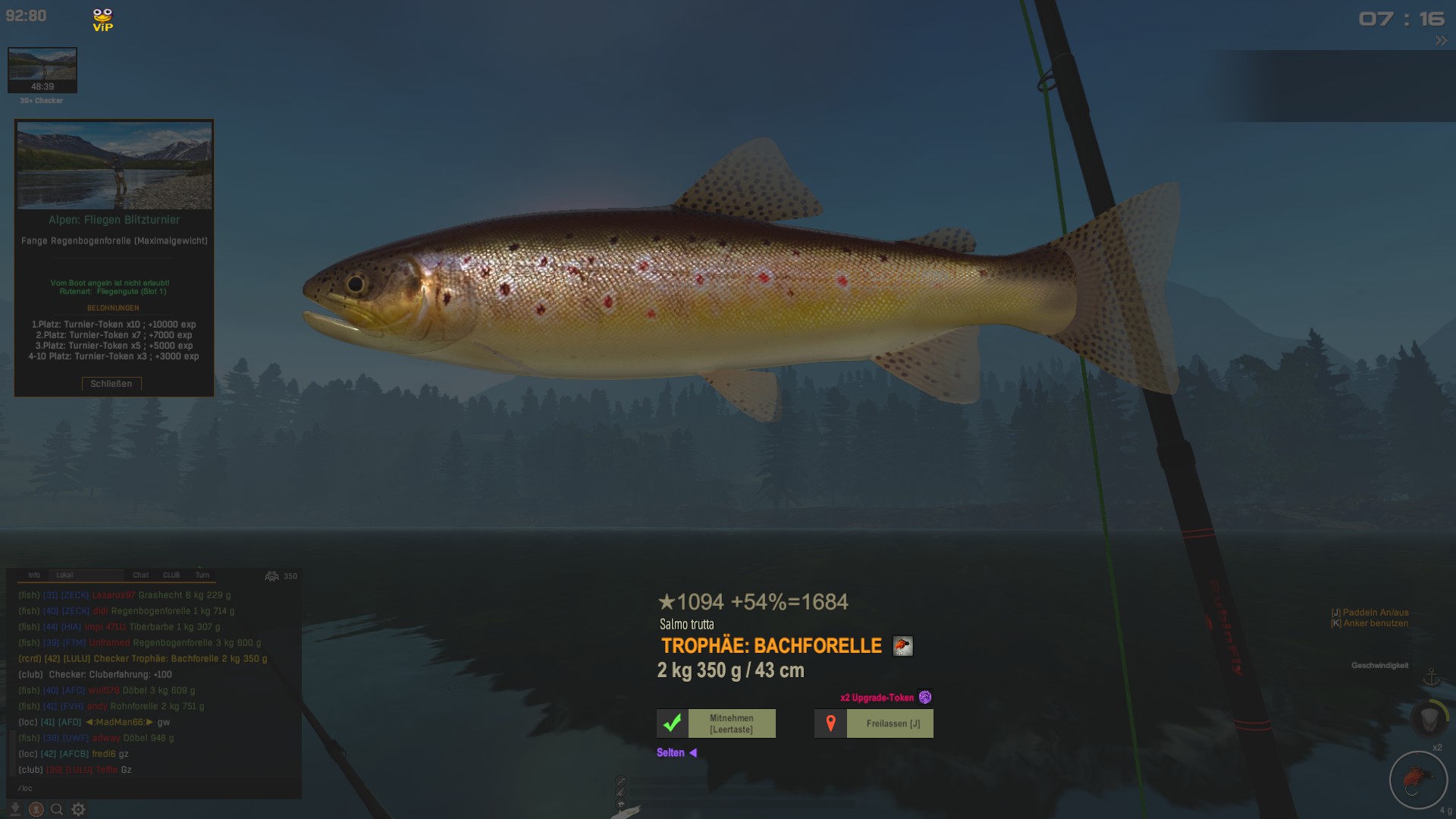This screenshot has height=819, width=1456.
Task: Click the chat search magnifier icon
Action: 57,809
